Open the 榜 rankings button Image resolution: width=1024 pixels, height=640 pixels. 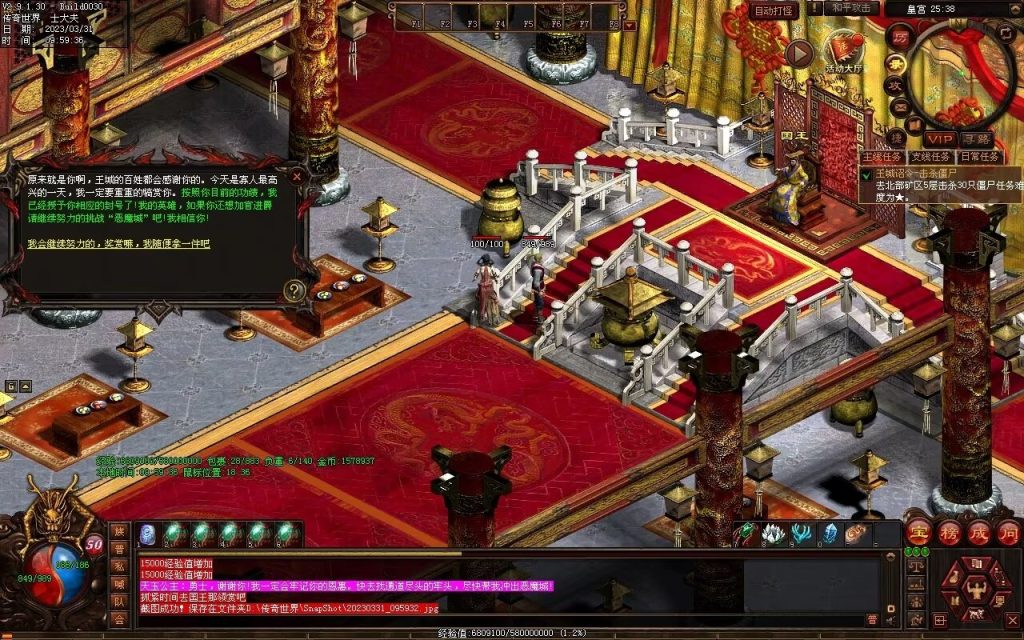point(948,531)
